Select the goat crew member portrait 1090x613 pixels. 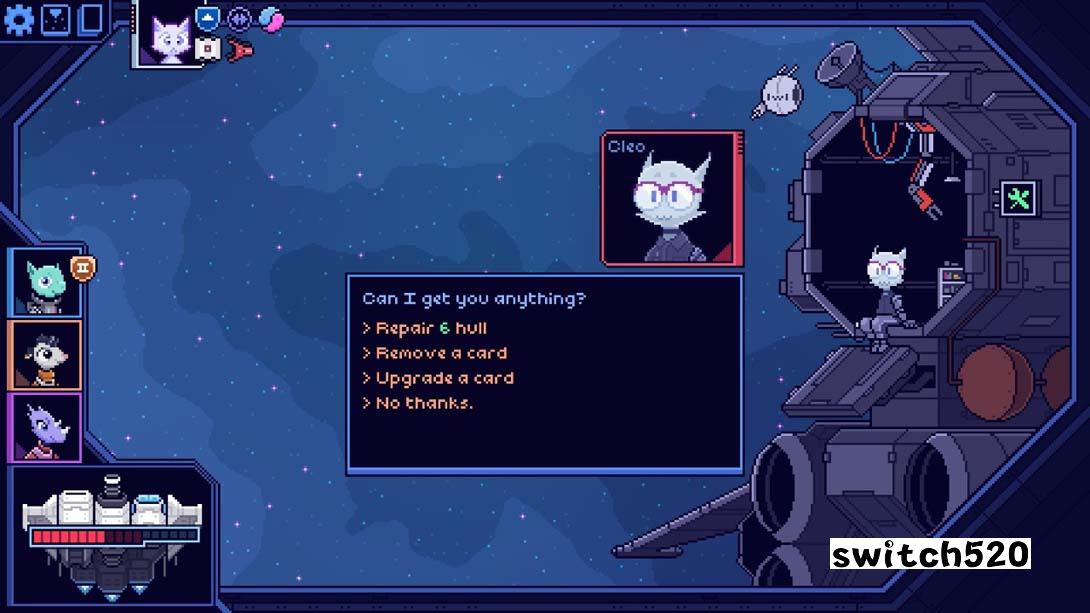[46, 355]
